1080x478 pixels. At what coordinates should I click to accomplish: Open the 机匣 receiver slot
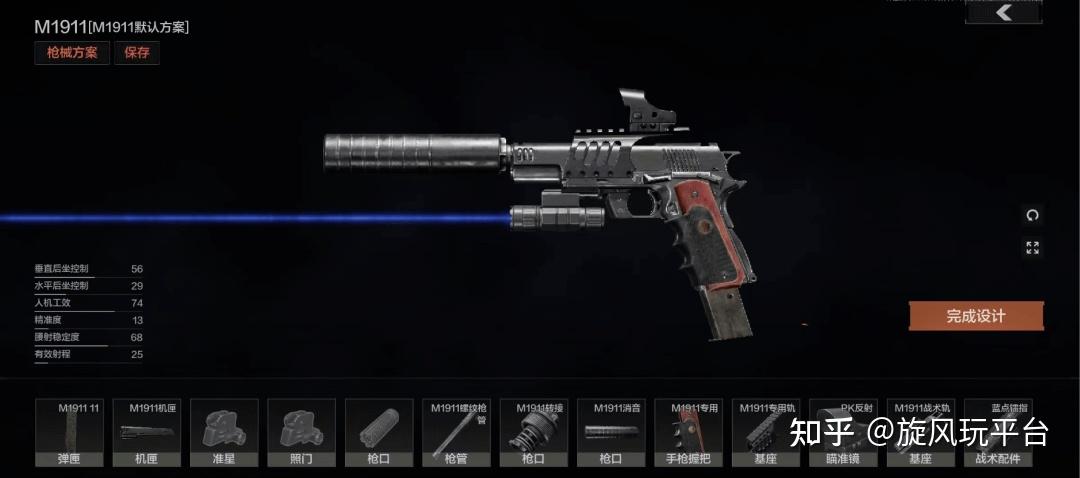[x=146, y=432]
